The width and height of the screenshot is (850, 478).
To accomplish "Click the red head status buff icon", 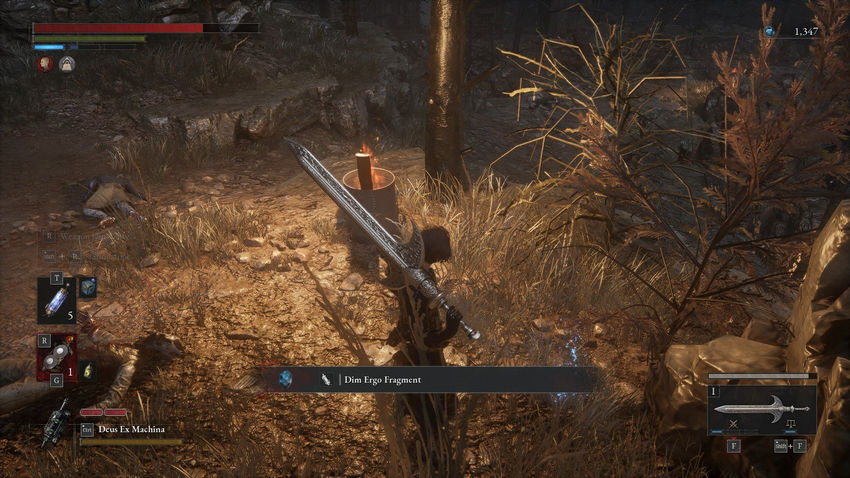I will click(x=45, y=64).
